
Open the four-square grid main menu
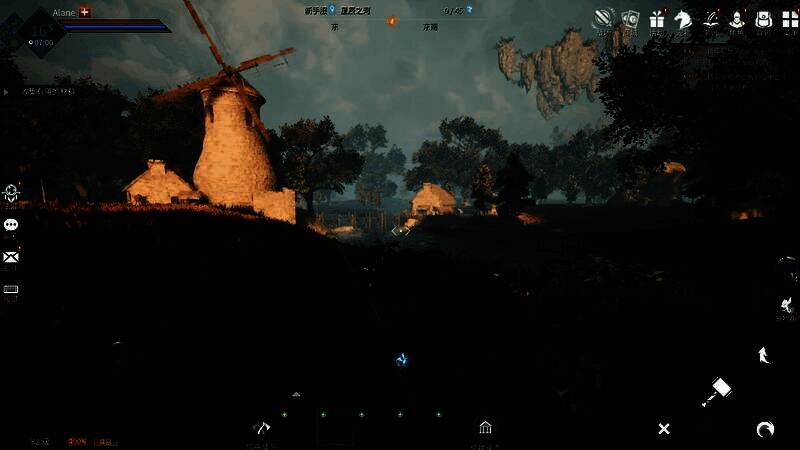(x=789, y=19)
